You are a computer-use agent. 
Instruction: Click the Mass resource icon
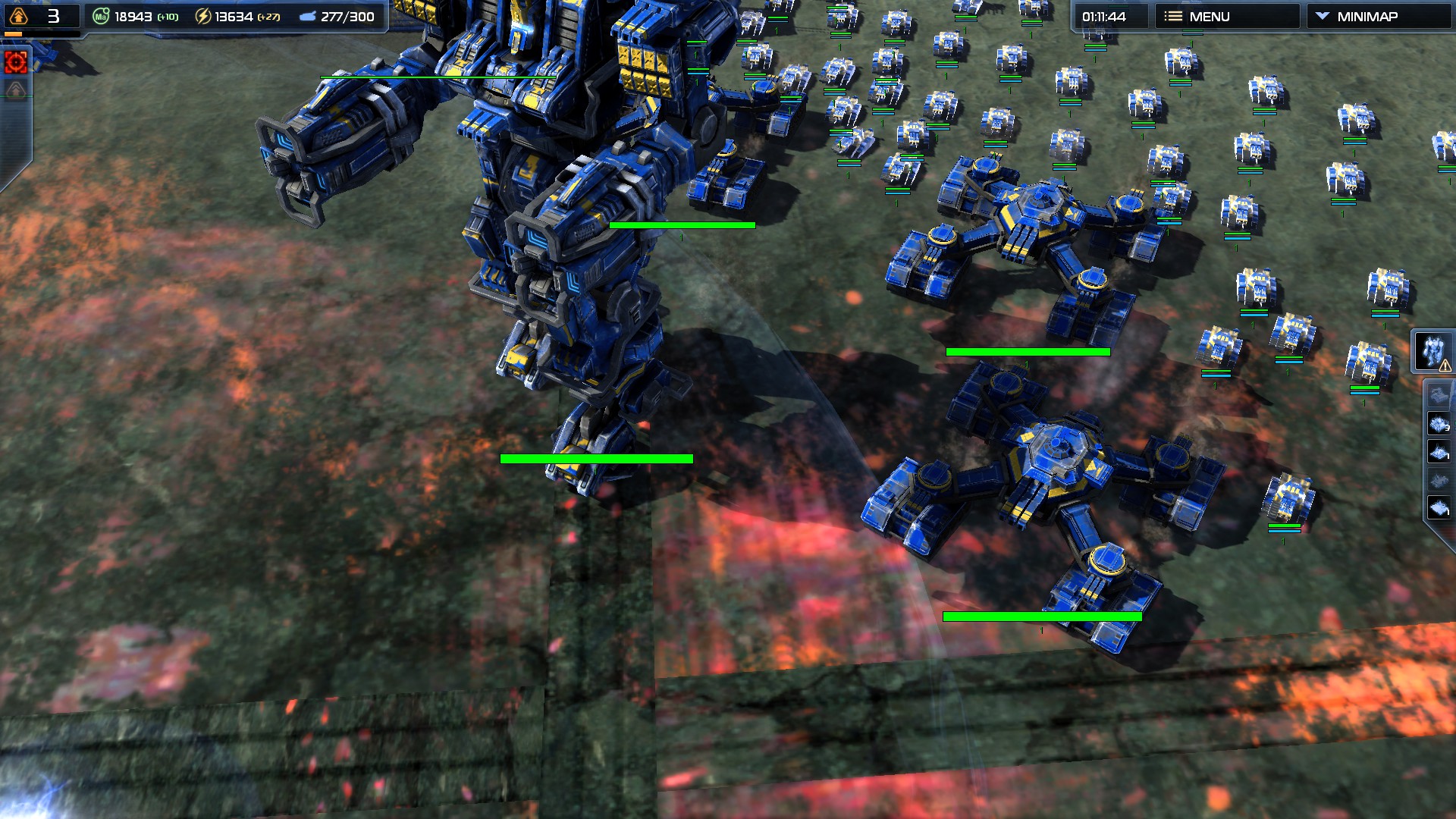pyautogui.click(x=101, y=16)
